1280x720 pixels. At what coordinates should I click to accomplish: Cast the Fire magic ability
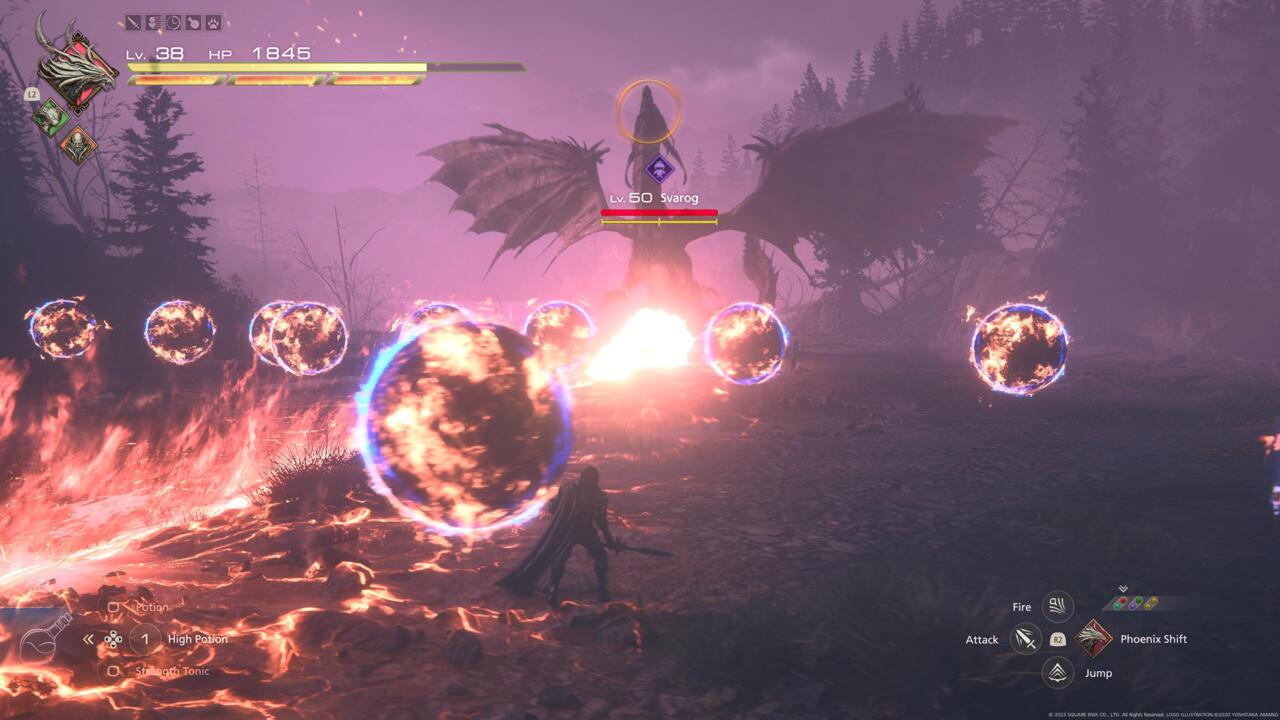pos(1057,606)
